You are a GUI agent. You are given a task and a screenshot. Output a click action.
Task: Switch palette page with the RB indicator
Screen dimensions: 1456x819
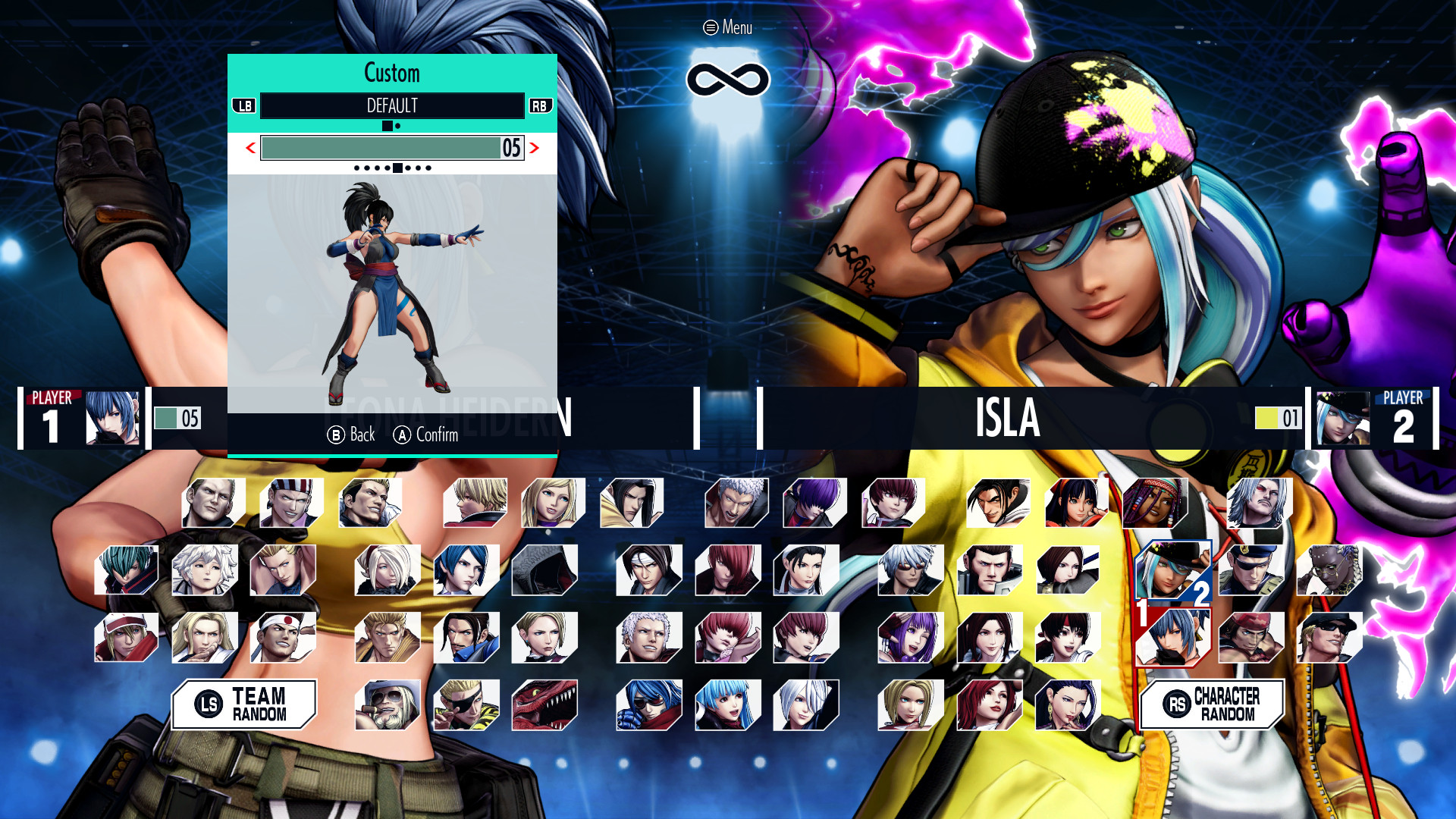(539, 106)
